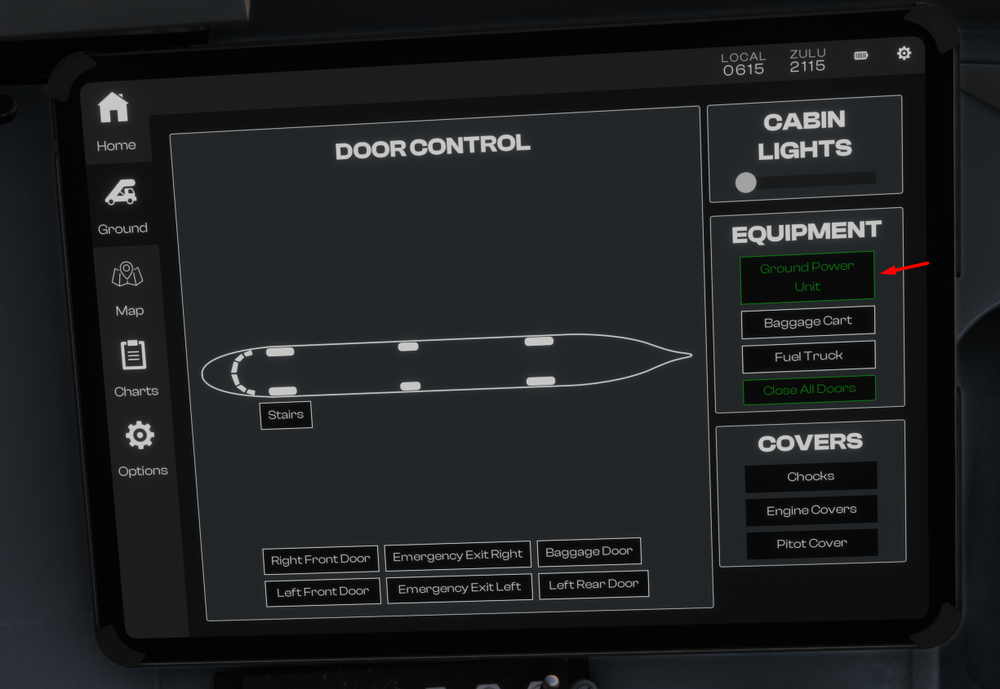Show the Charts tab

135,368
